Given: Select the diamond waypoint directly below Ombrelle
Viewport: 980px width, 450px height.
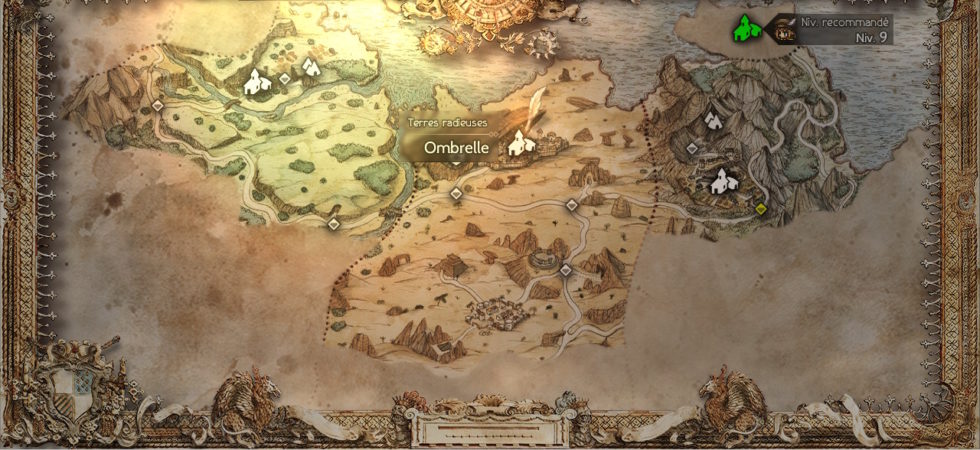Looking at the screenshot, I should (x=457, y=194).
